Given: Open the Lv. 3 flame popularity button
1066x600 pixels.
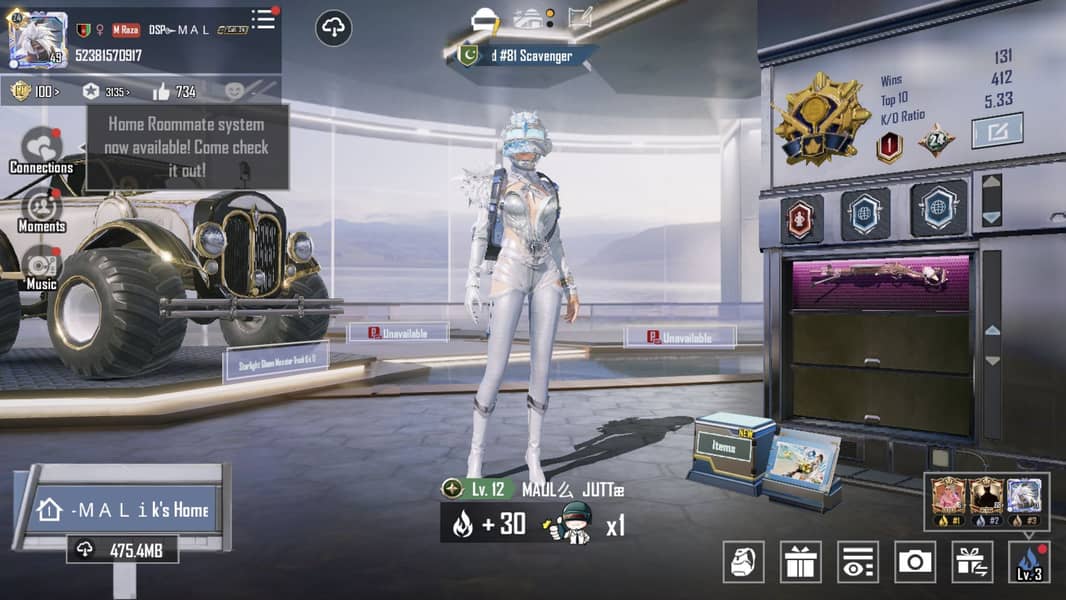Looking at the screenshot, I should [1029, 562].
